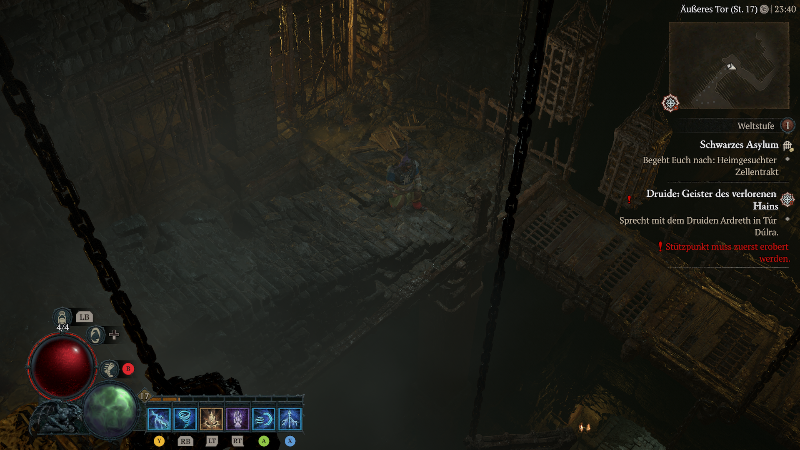Viewport: 800px width, 450px height.
Task: Use the lightning arrows skill
Action: click(290, 419)
